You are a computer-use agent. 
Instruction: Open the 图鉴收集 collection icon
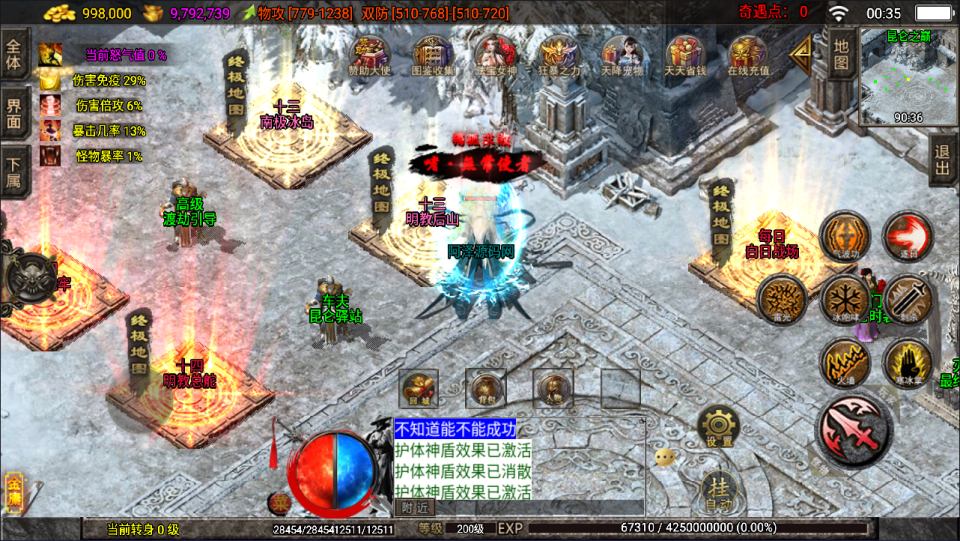tap(433, 54)
